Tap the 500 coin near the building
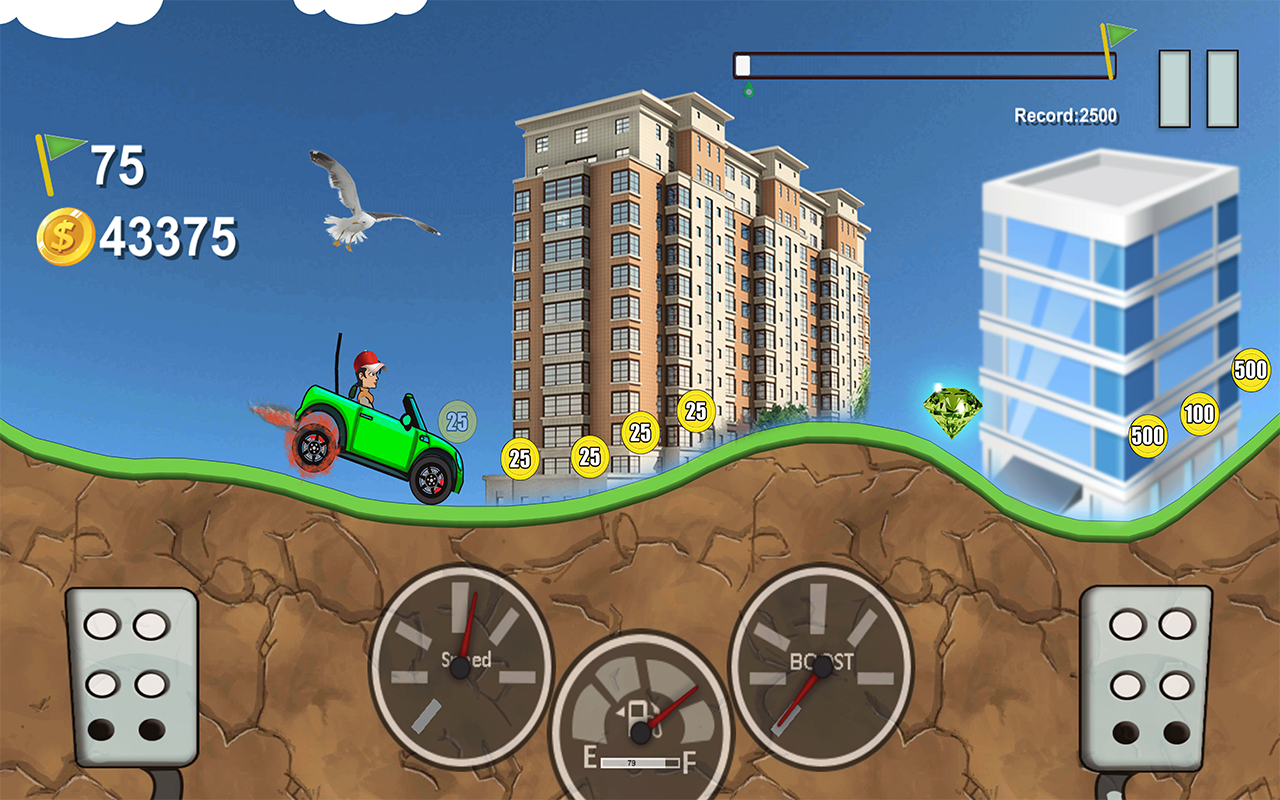The image size is (1280, 800). pyautogui.click(x=1147, y=435)
